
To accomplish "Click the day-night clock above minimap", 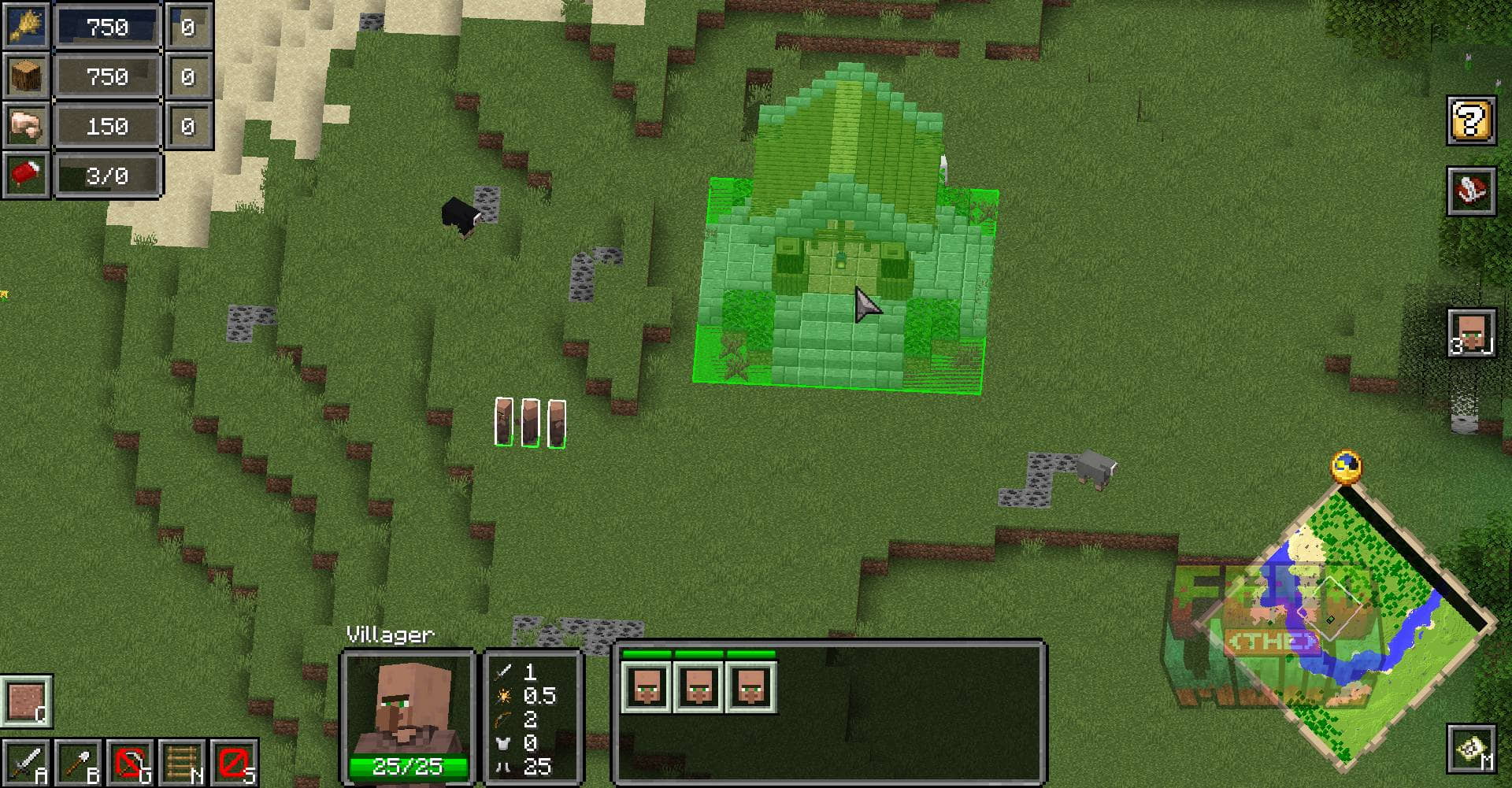I will 1347,466.
